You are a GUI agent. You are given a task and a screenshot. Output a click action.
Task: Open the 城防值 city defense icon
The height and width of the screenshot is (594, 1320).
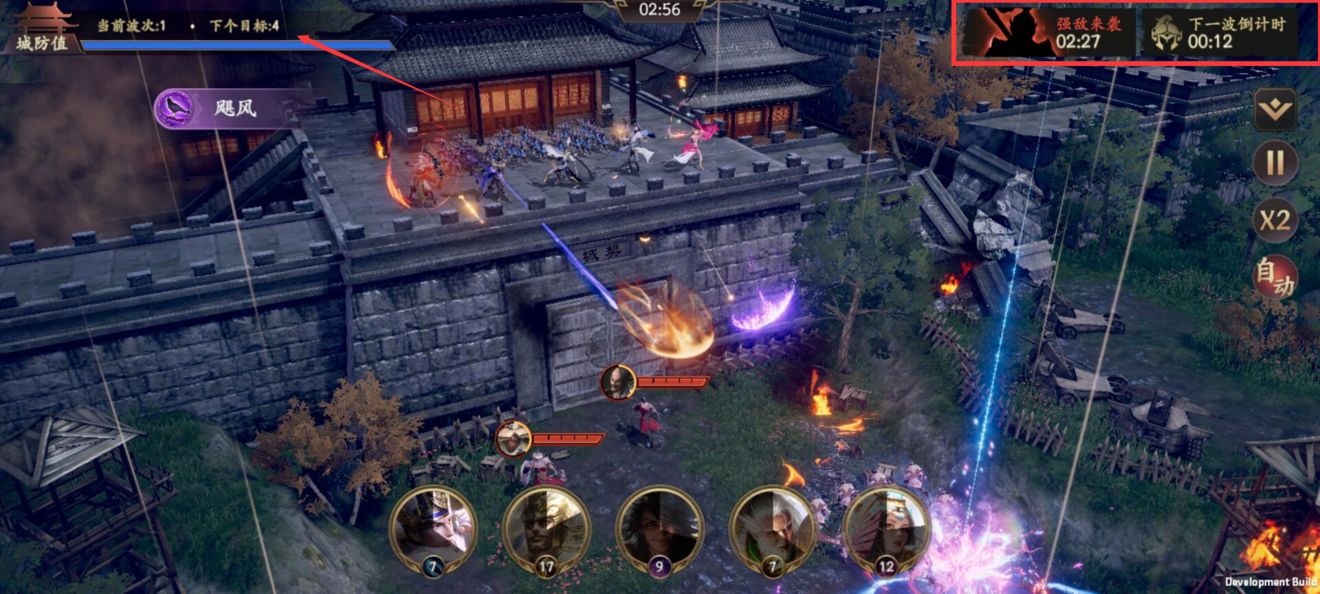coord(42,28)
